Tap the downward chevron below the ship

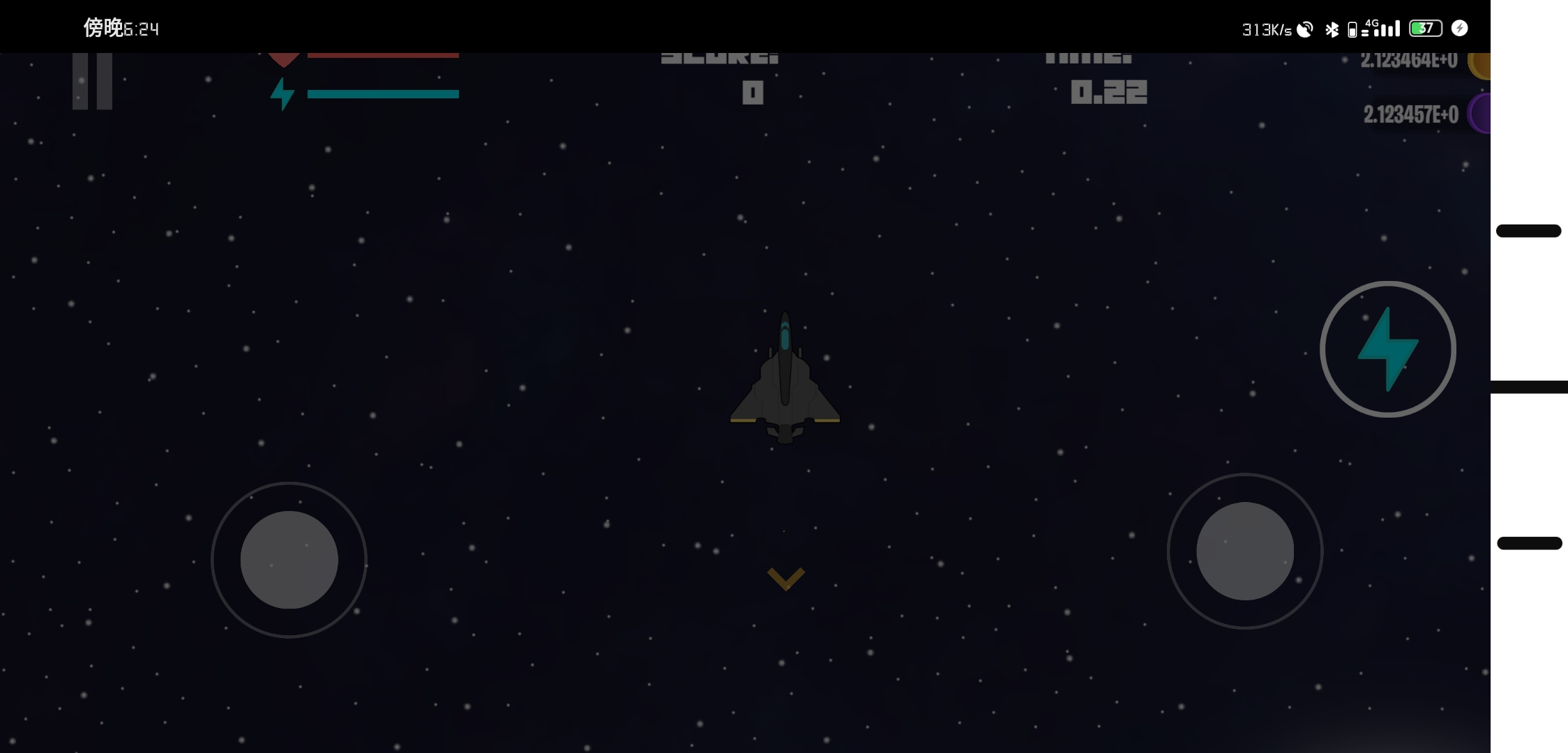click(x=785, y=579)
